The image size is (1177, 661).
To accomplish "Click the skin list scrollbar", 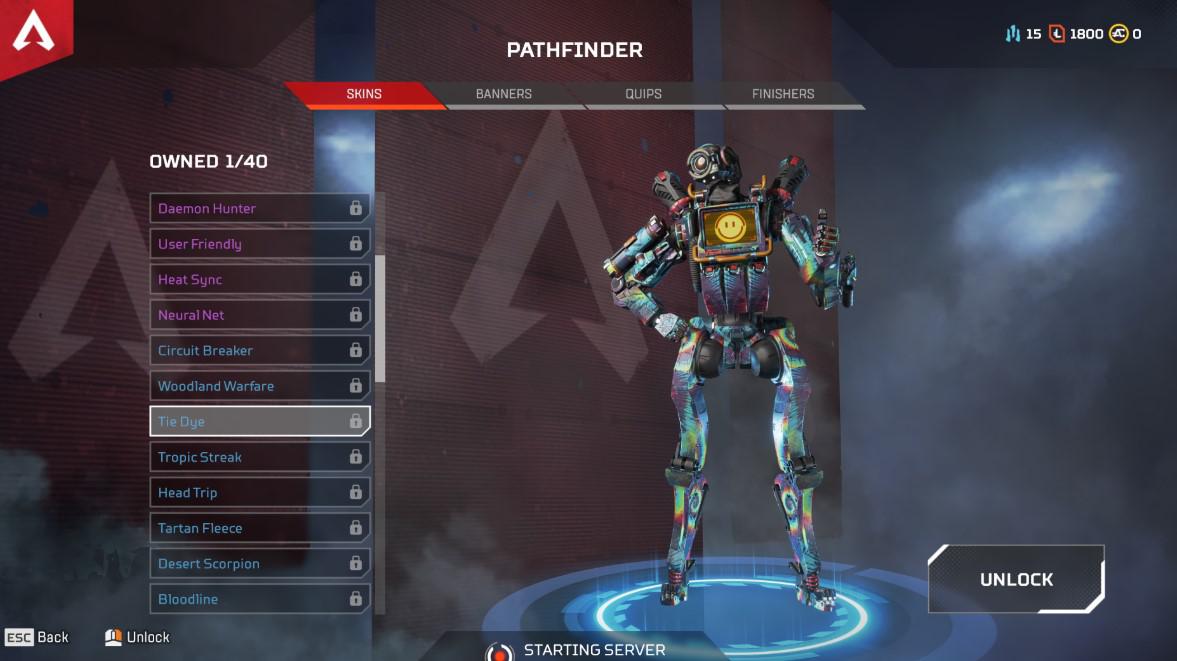I will point(380,320).
